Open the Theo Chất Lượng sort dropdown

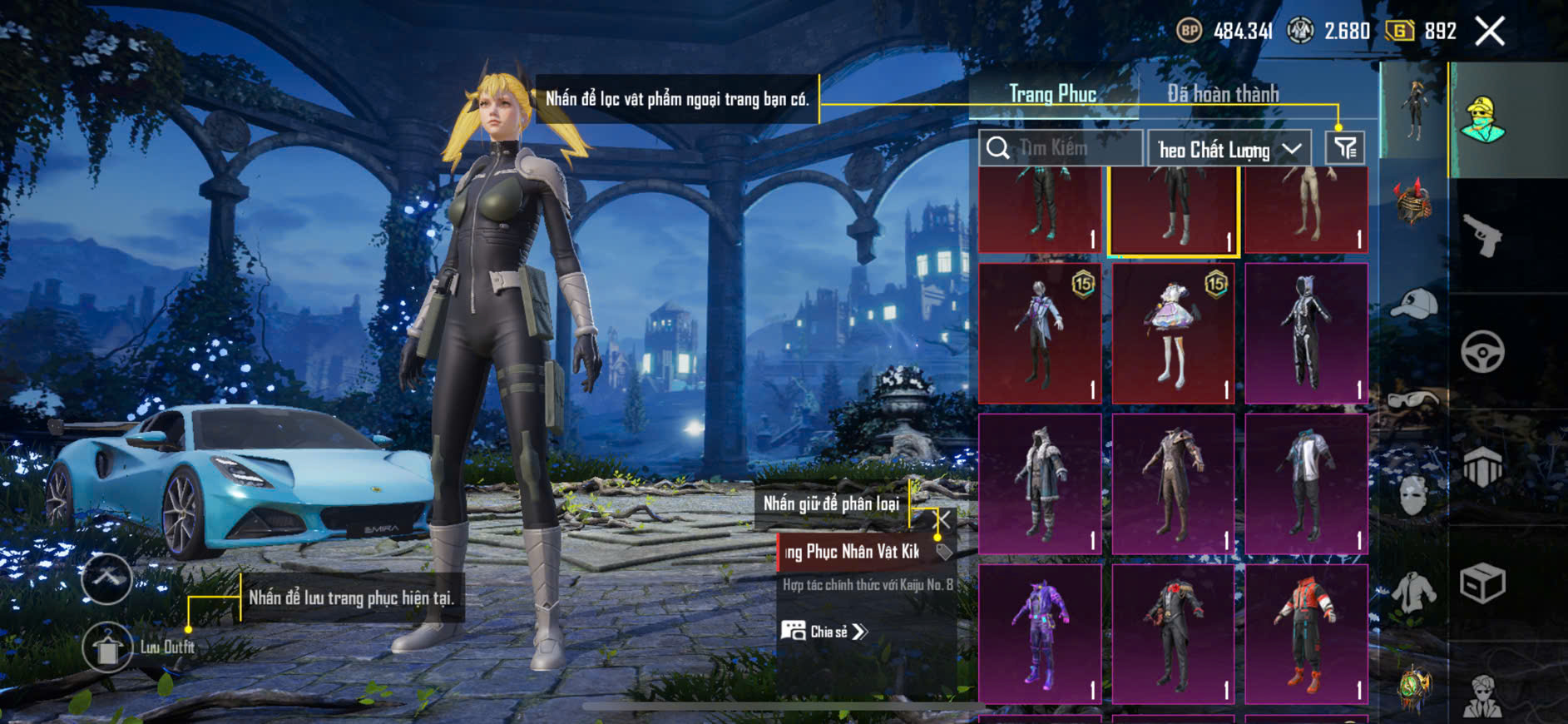(x=1229, y=150)
